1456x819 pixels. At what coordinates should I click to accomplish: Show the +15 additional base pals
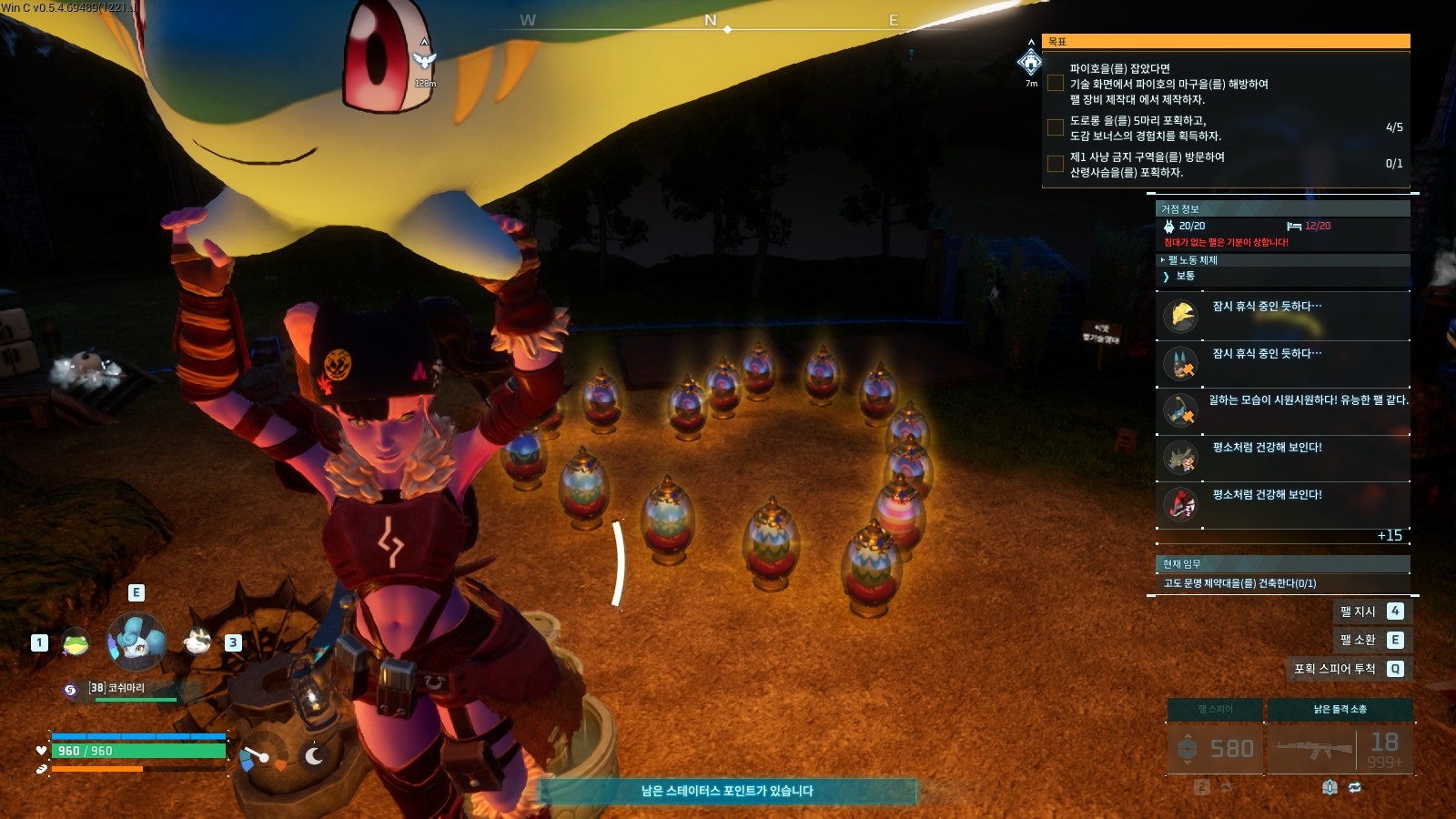click(x=1390, y=536)
